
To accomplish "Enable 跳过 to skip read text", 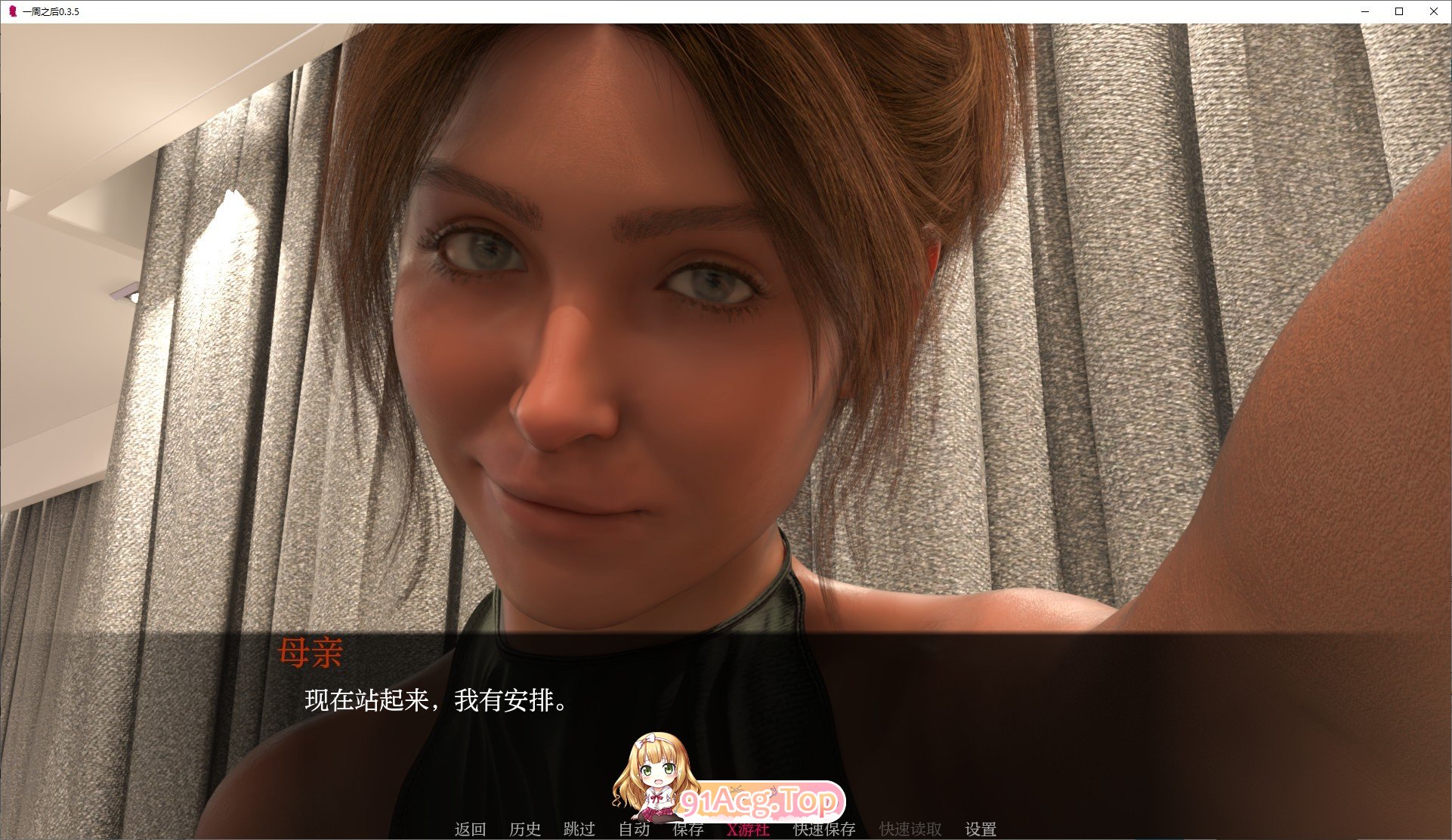I will coord(580,829).
